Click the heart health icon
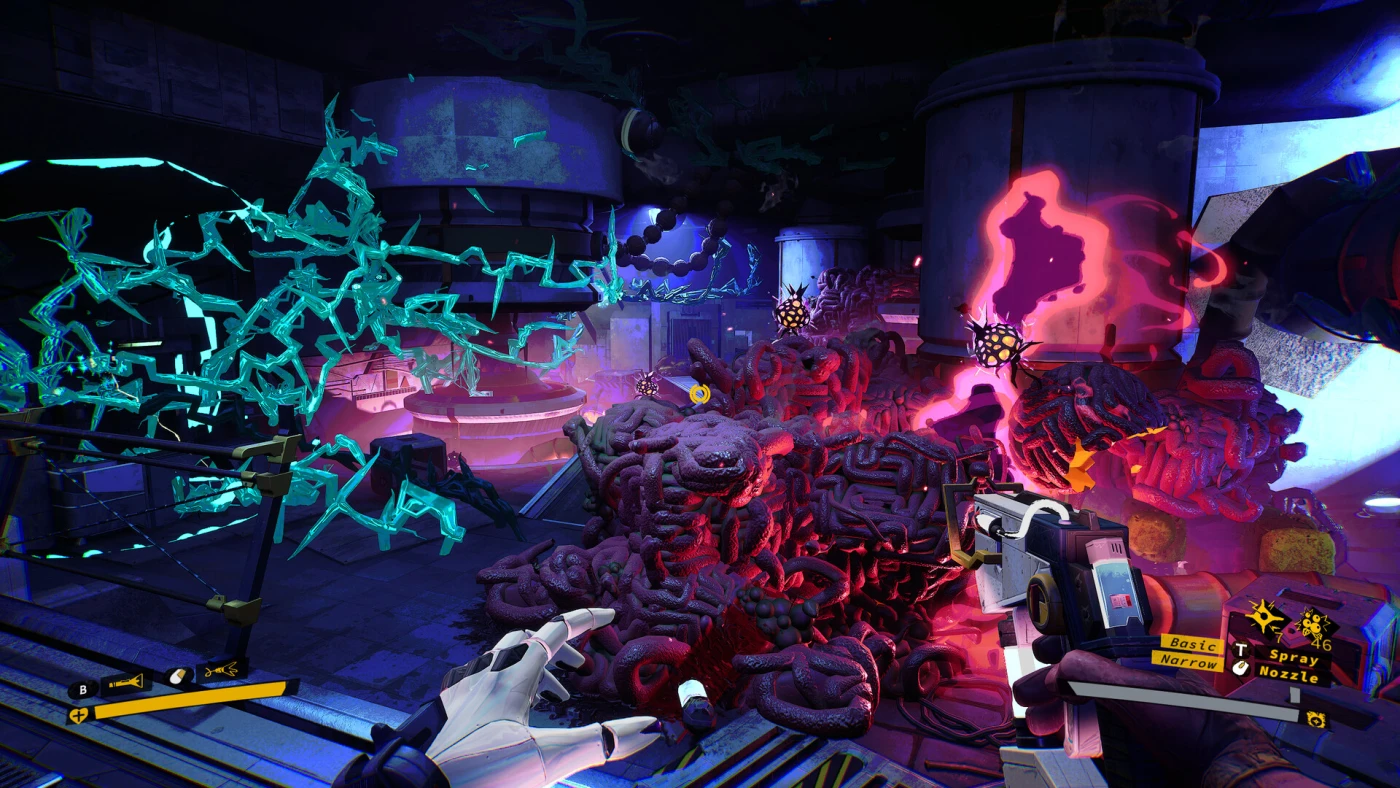The width and height of the screenshot is (1400, 788). 78,714
